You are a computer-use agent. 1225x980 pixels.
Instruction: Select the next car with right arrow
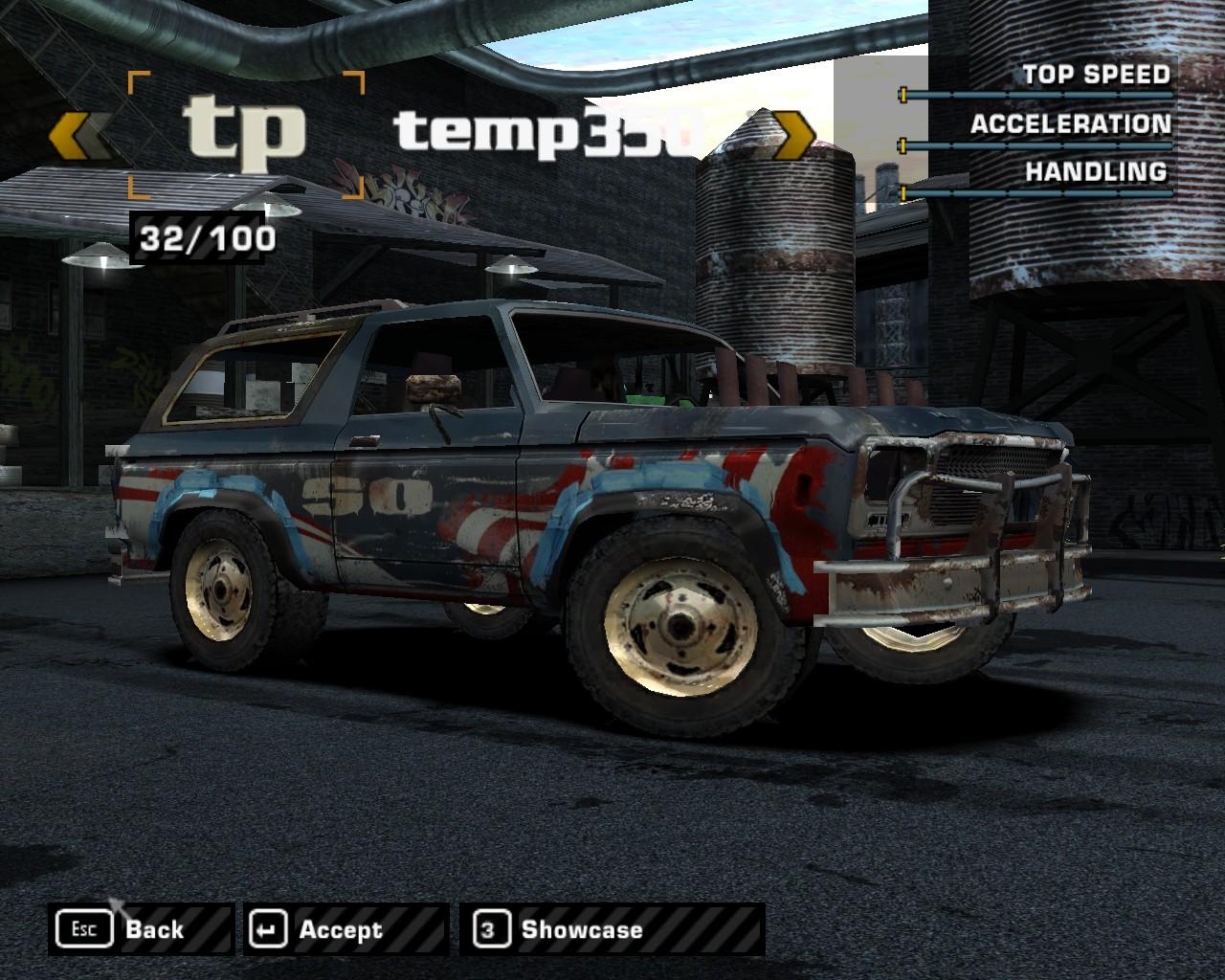(792, 135)
